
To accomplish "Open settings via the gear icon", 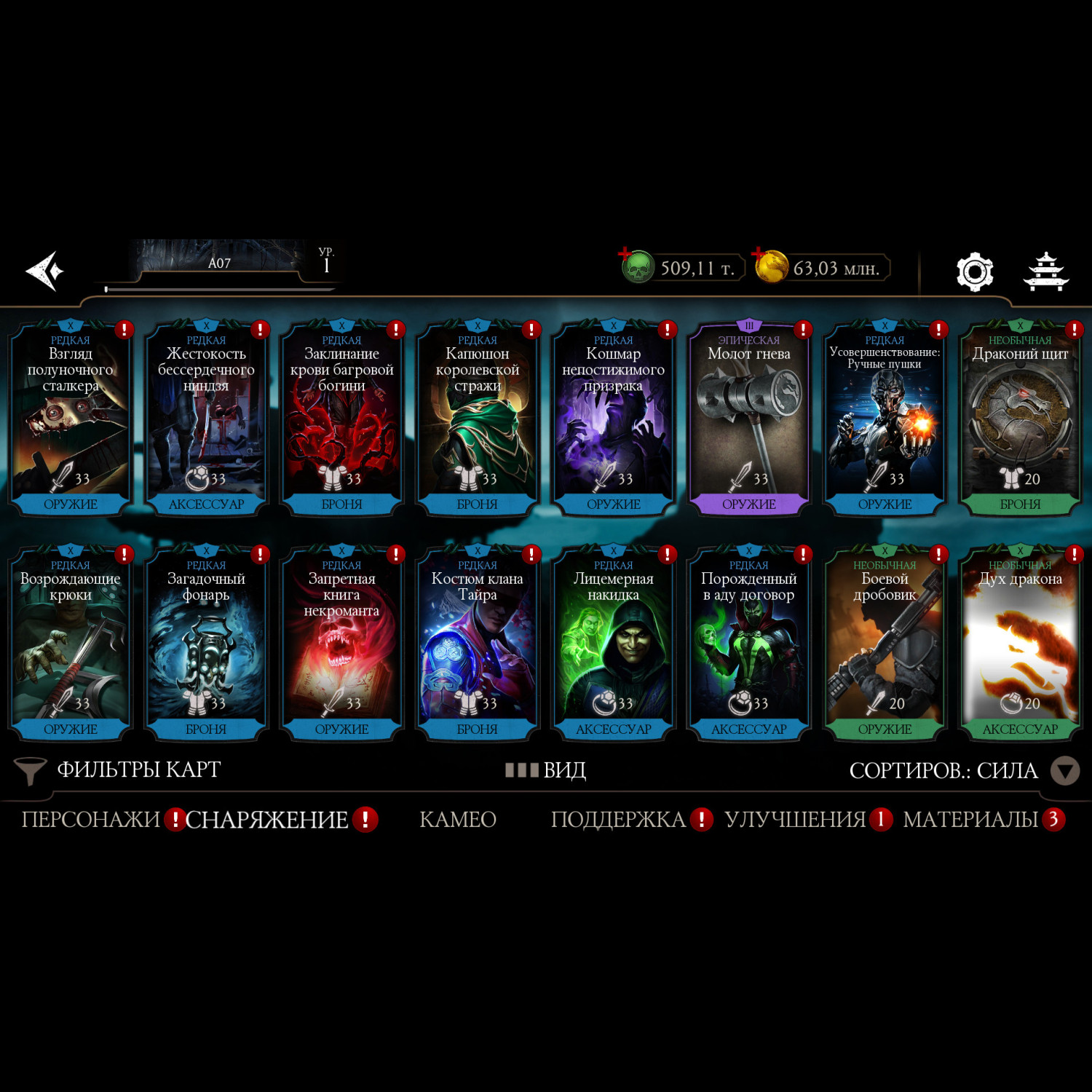I will tap(974, 272).
